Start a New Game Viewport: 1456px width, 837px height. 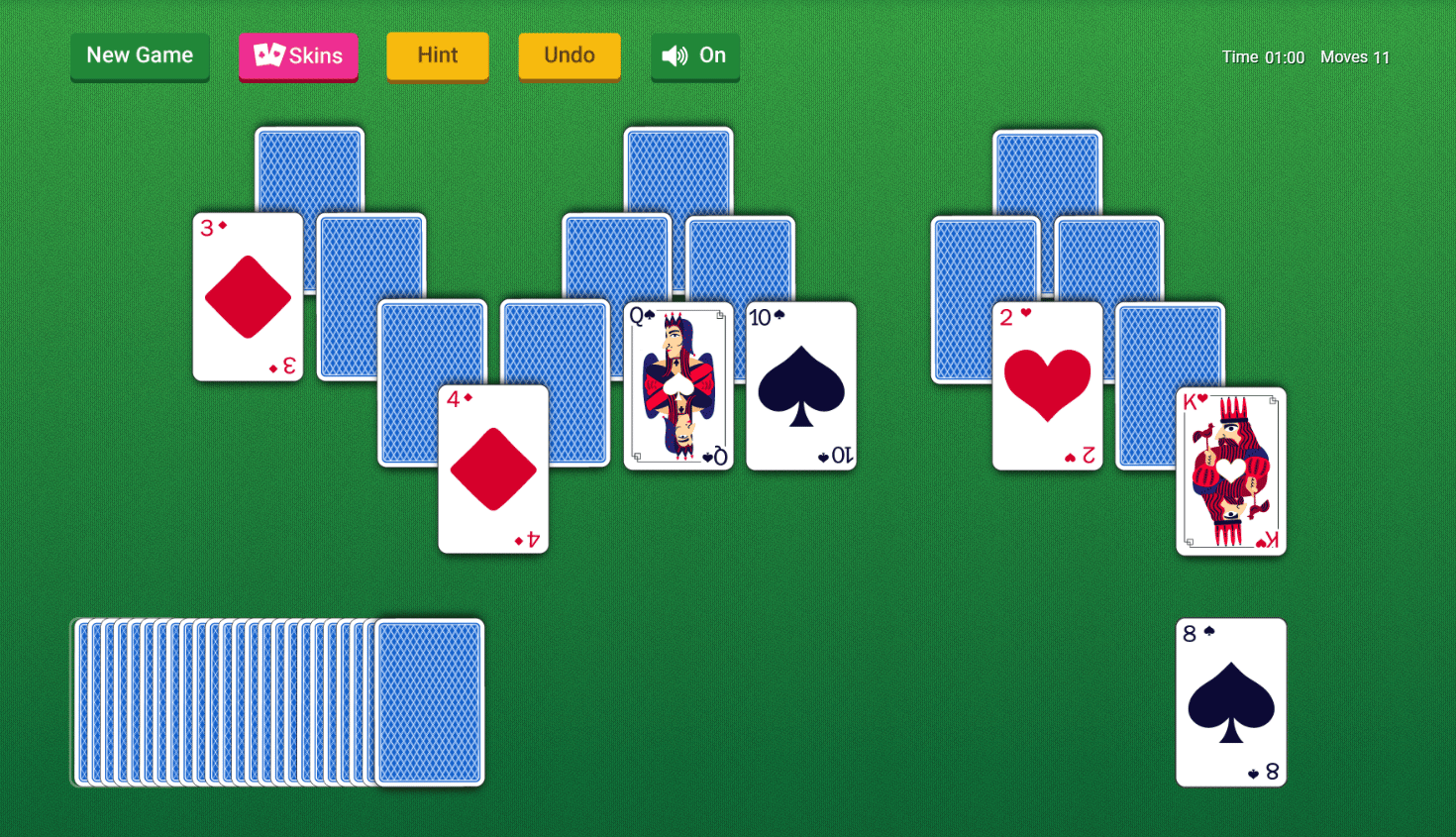pyautogui.click(x=140, y=55)
